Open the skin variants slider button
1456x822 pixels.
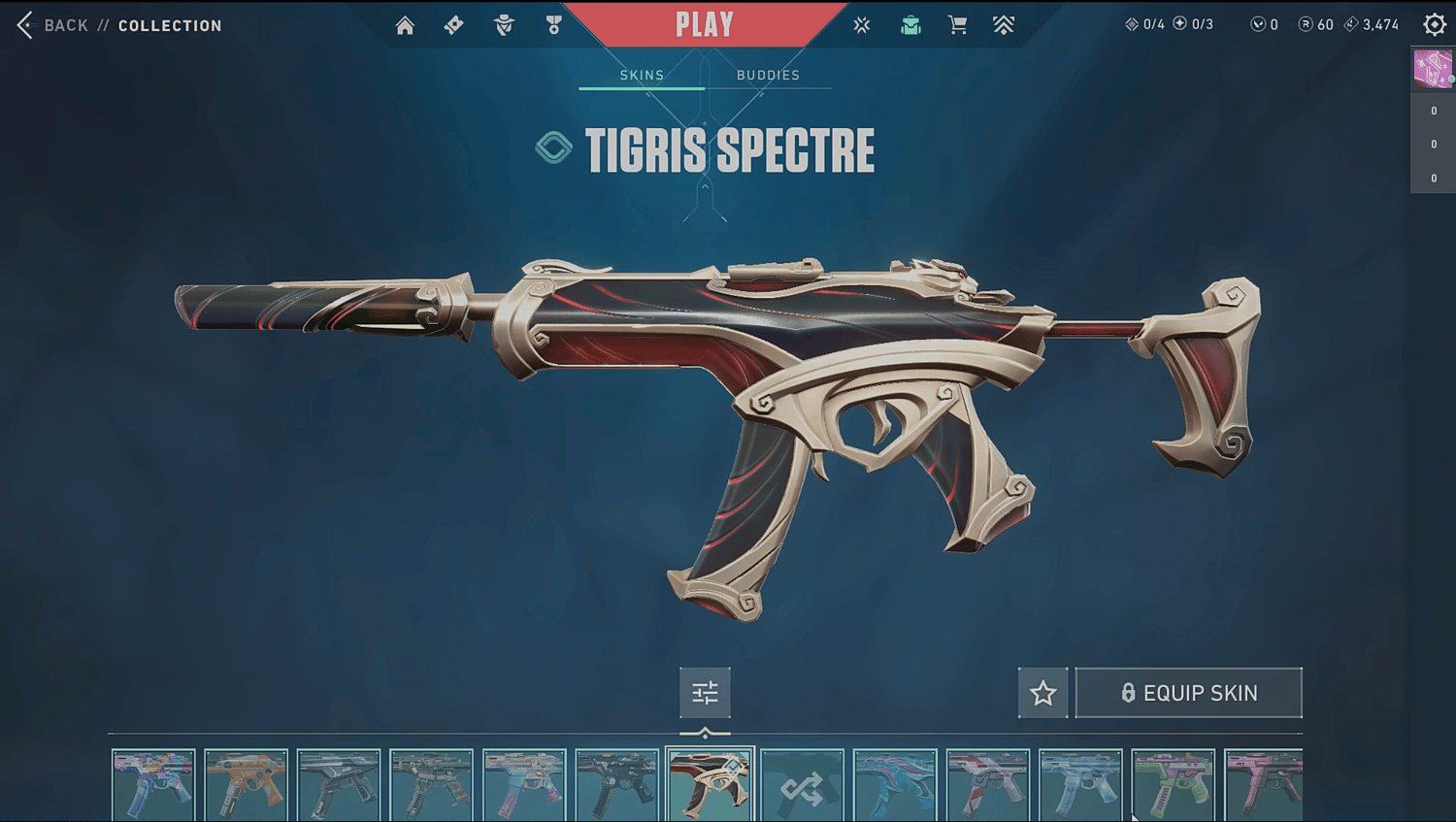click(705, 693)
